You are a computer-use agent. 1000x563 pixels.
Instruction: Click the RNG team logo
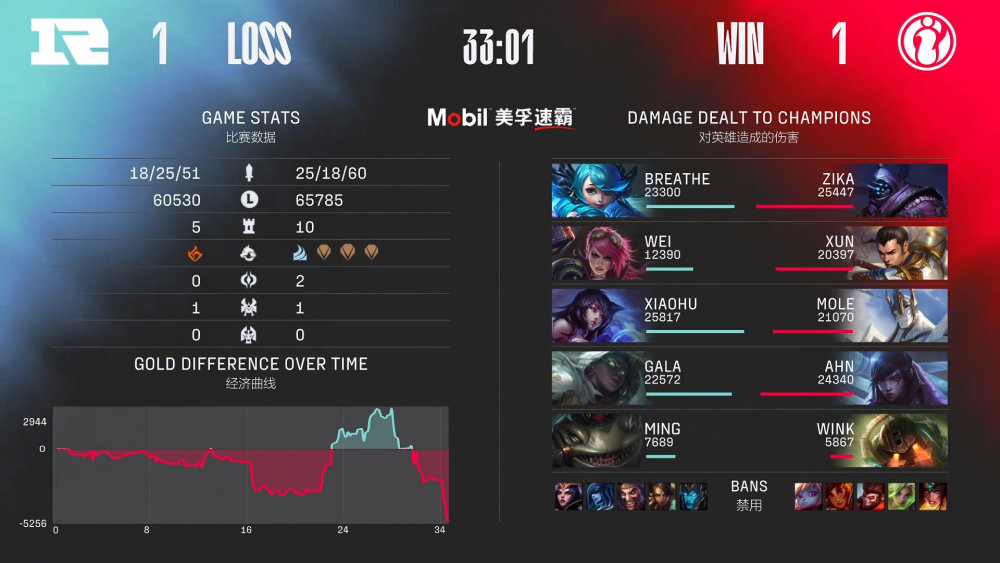pyautogui.click(x=69, y=43)
